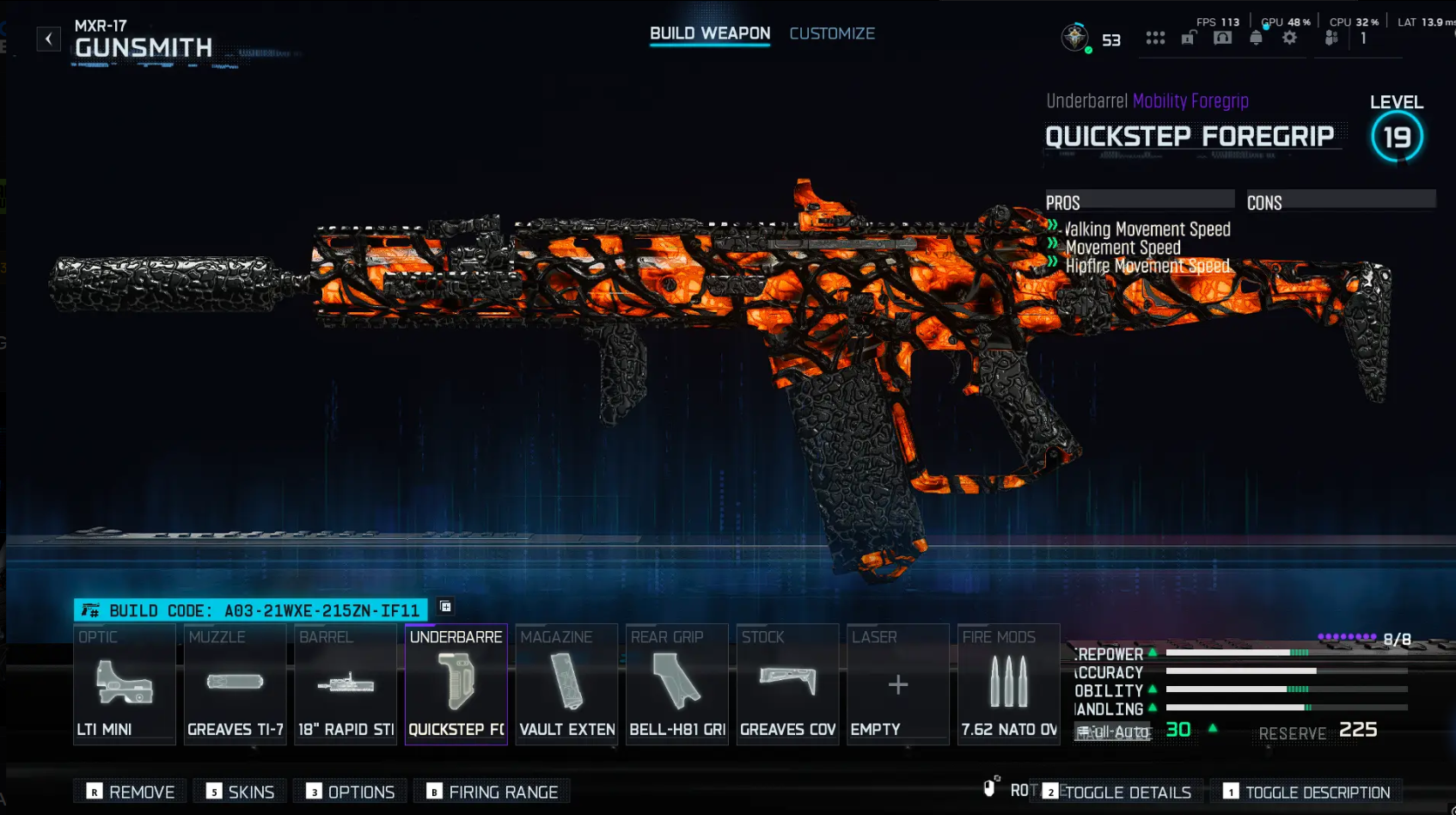Viewport: 1456px width, 815px height.
Task: Select the Greaves TI-7 muzzle attachment
Action: 235,683
